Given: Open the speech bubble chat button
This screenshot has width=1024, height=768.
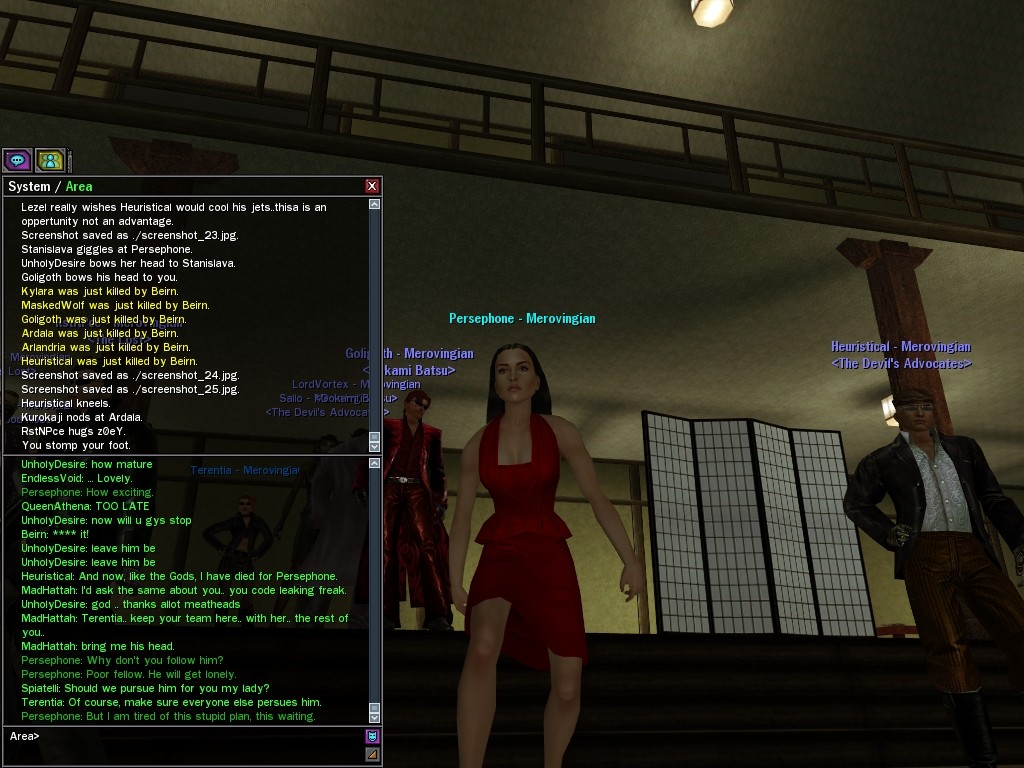Looking at the screenshot, I should [x=17, y=160].
